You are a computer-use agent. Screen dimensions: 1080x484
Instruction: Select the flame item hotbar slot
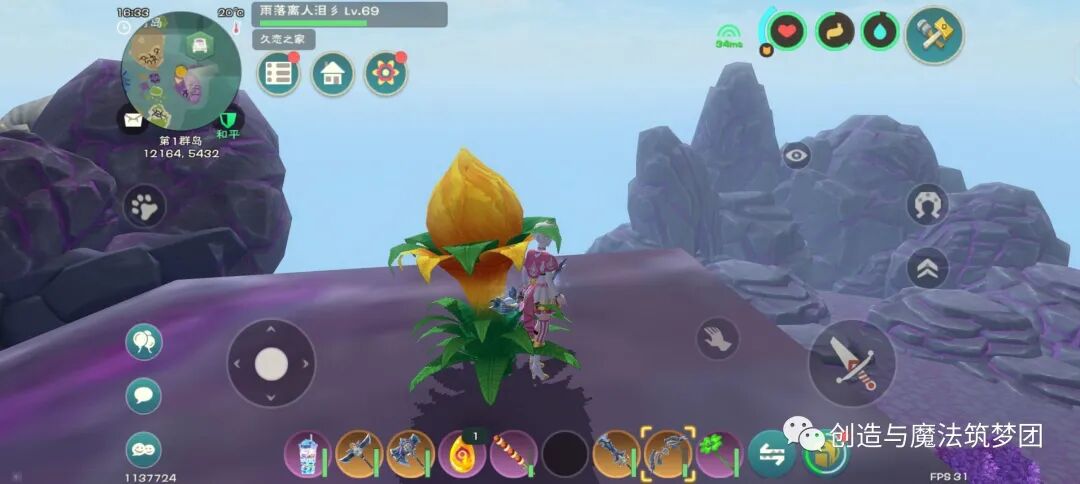click(461, 454)
